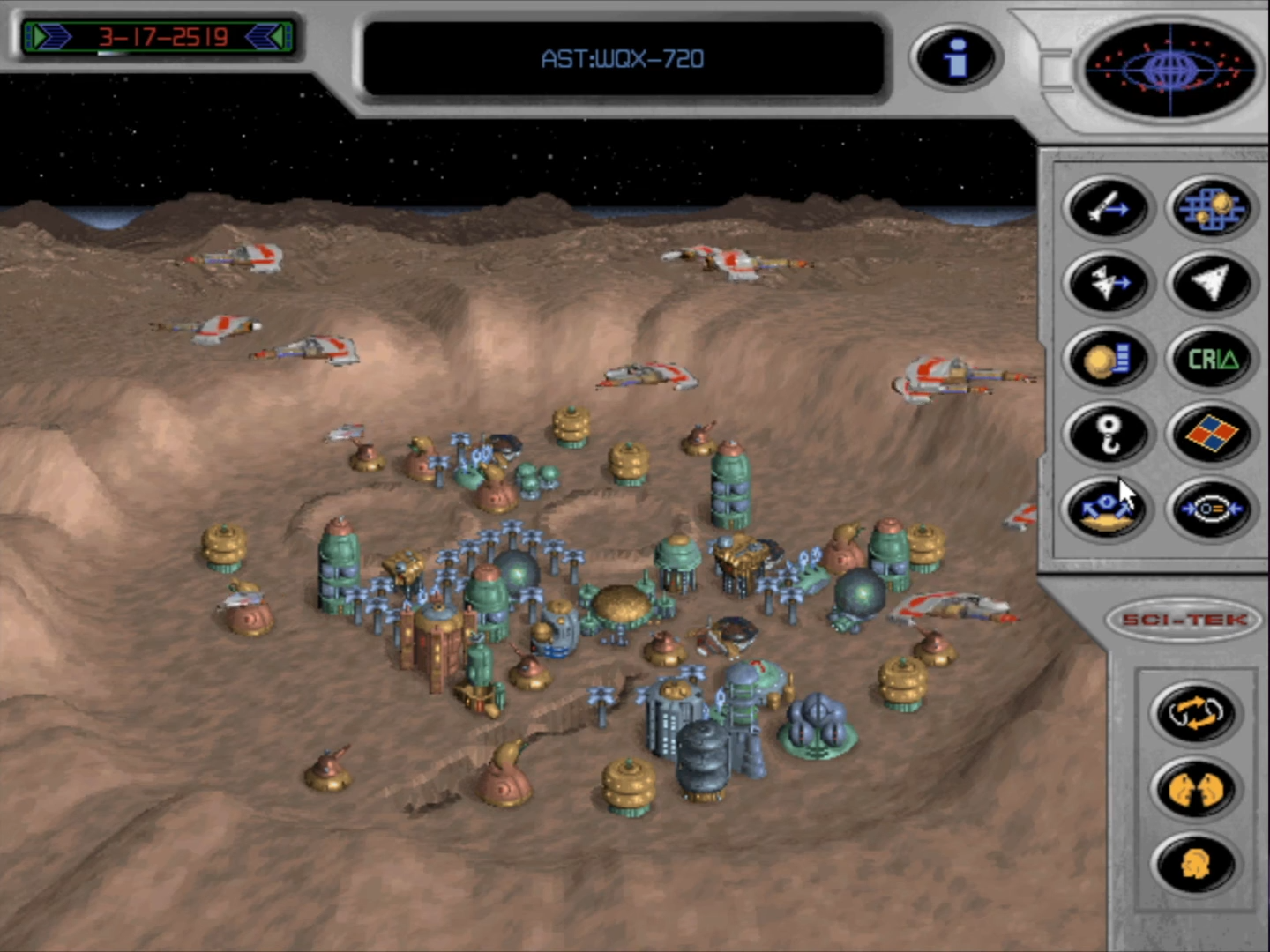Open the Sci-Tek button

click(1184, 620)
